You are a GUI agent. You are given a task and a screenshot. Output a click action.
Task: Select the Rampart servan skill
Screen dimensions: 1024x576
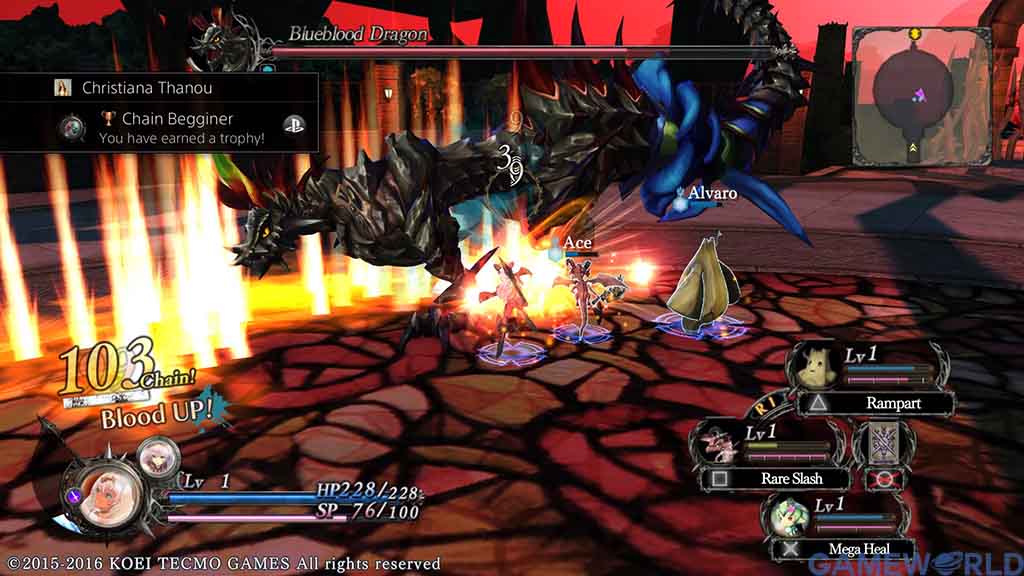[x=875, y=404]
